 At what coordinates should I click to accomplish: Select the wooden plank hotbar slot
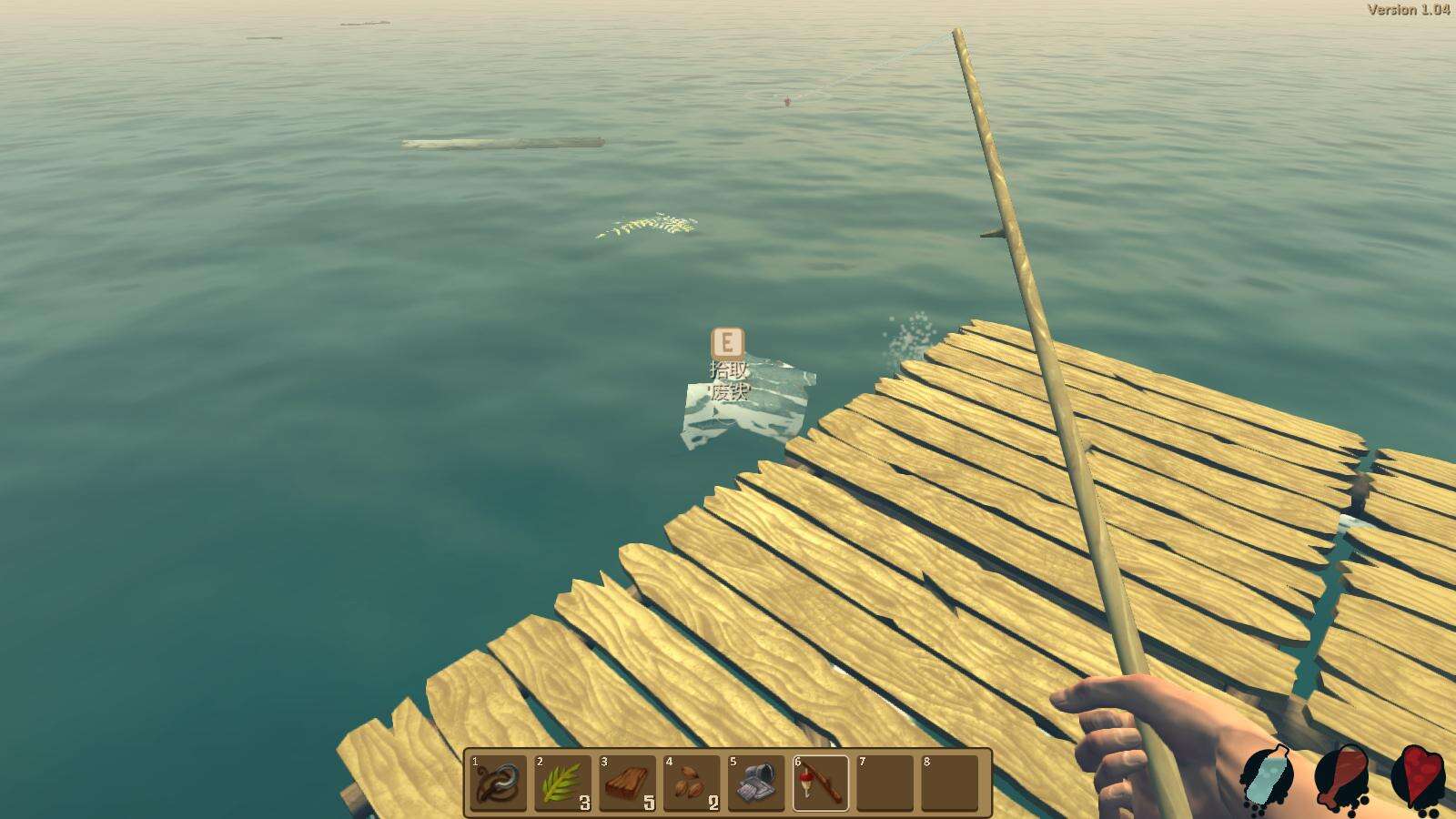[x=627, y=783]
